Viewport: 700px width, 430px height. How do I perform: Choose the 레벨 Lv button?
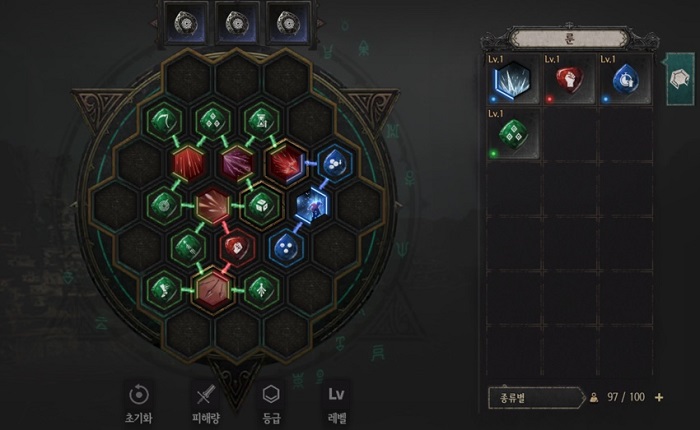coord(336,394)
